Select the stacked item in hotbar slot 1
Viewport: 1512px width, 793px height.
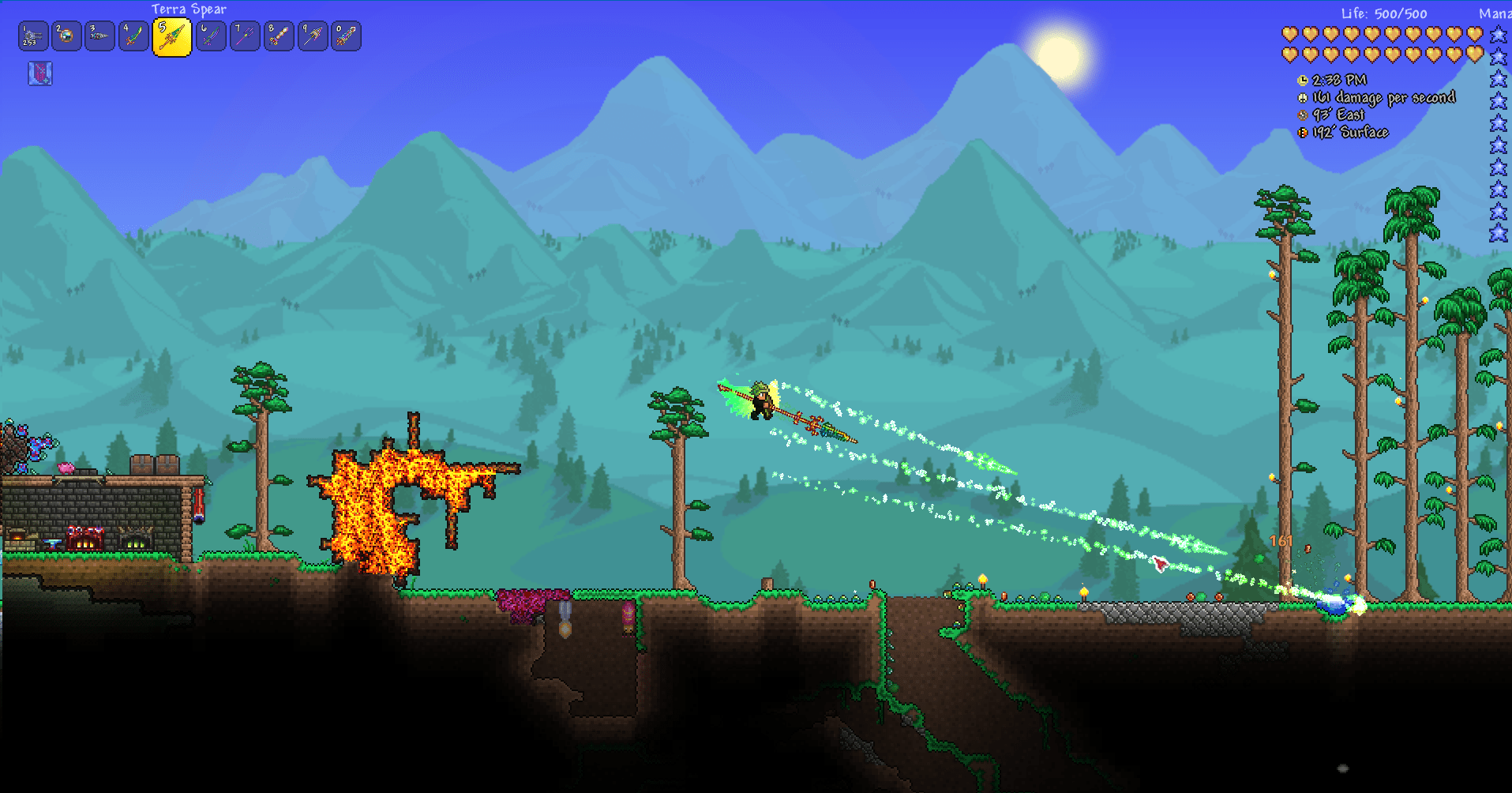click(x=32, y=36)
